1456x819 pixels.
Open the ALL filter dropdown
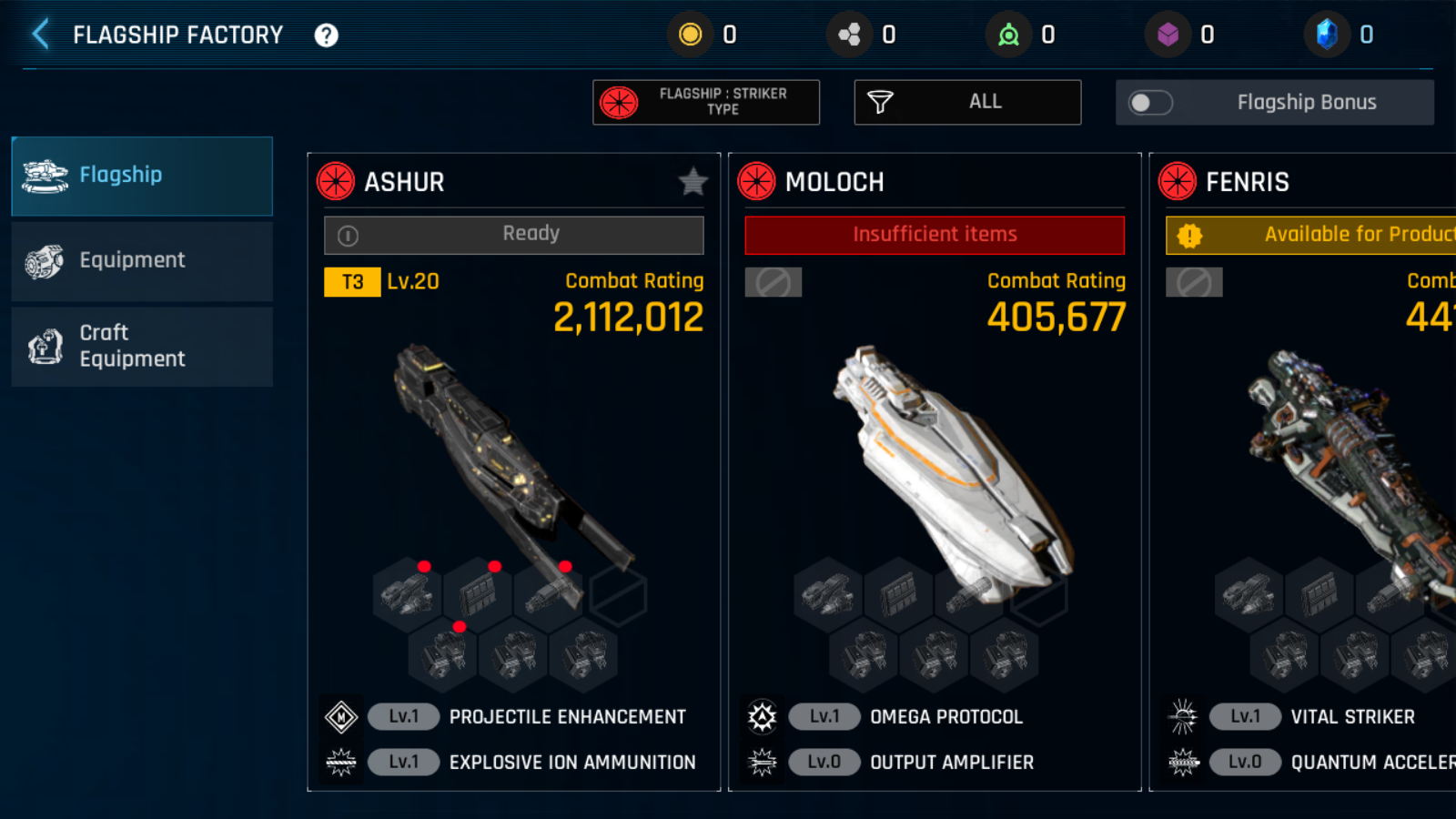pos(967,102)
